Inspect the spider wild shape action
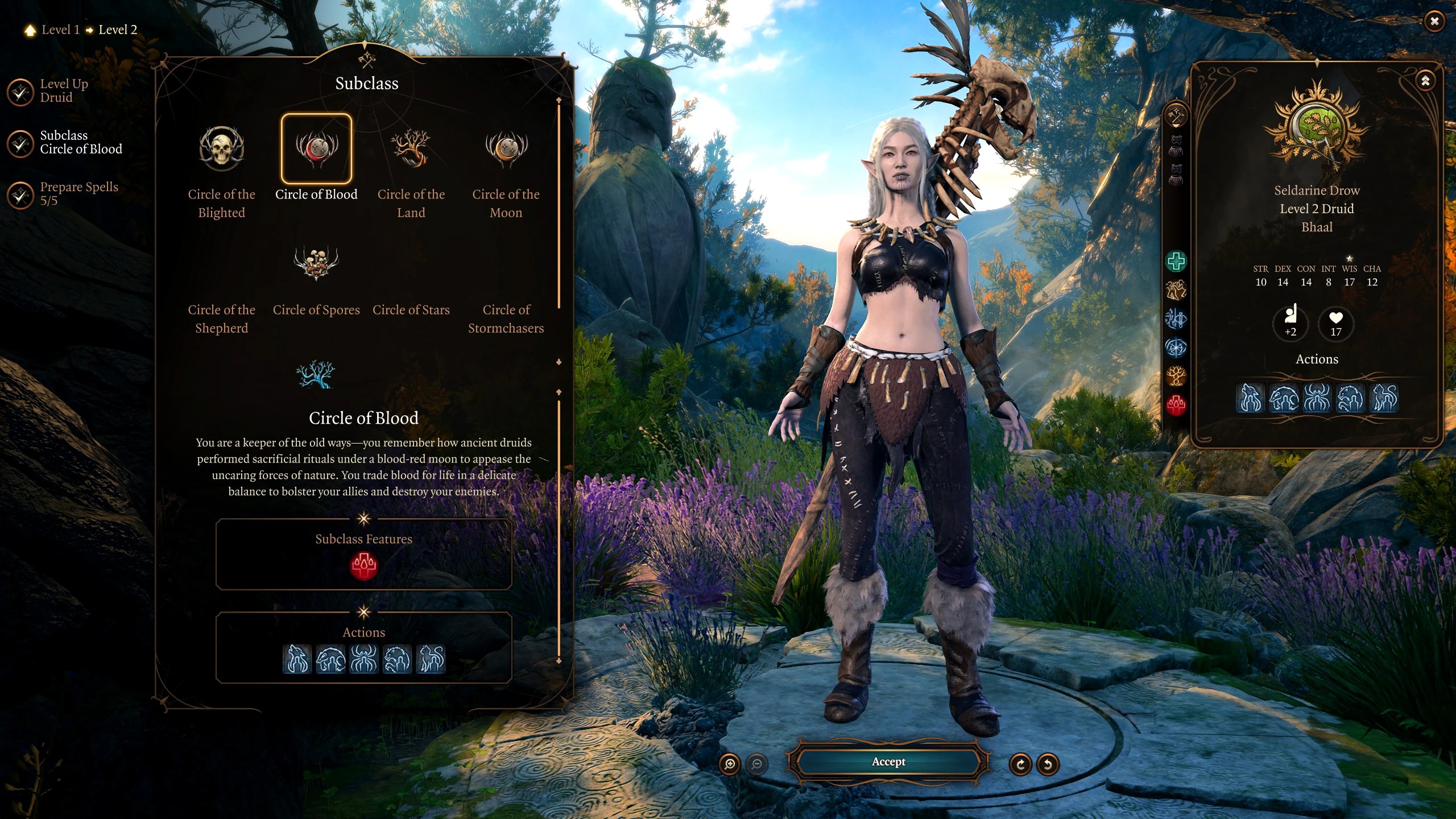1456x819 pixels. pos(364,659)
